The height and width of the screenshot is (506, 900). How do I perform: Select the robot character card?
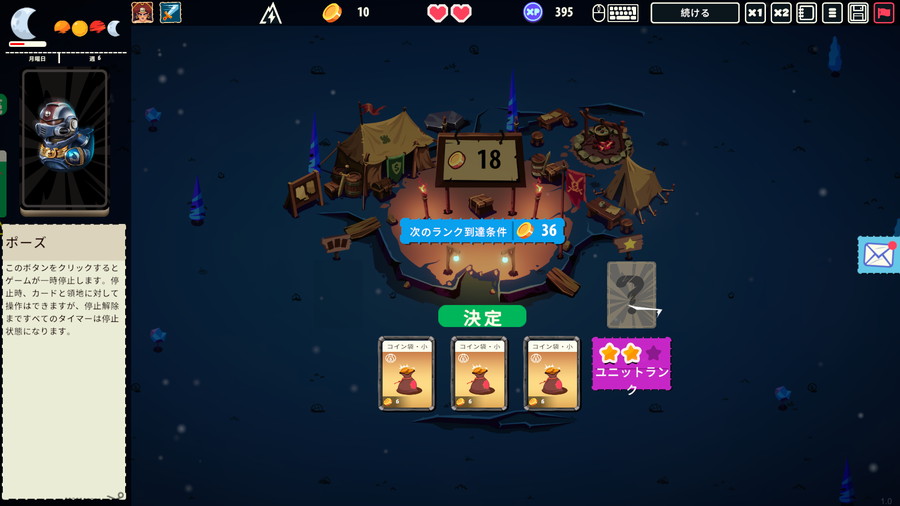[64, 139]
